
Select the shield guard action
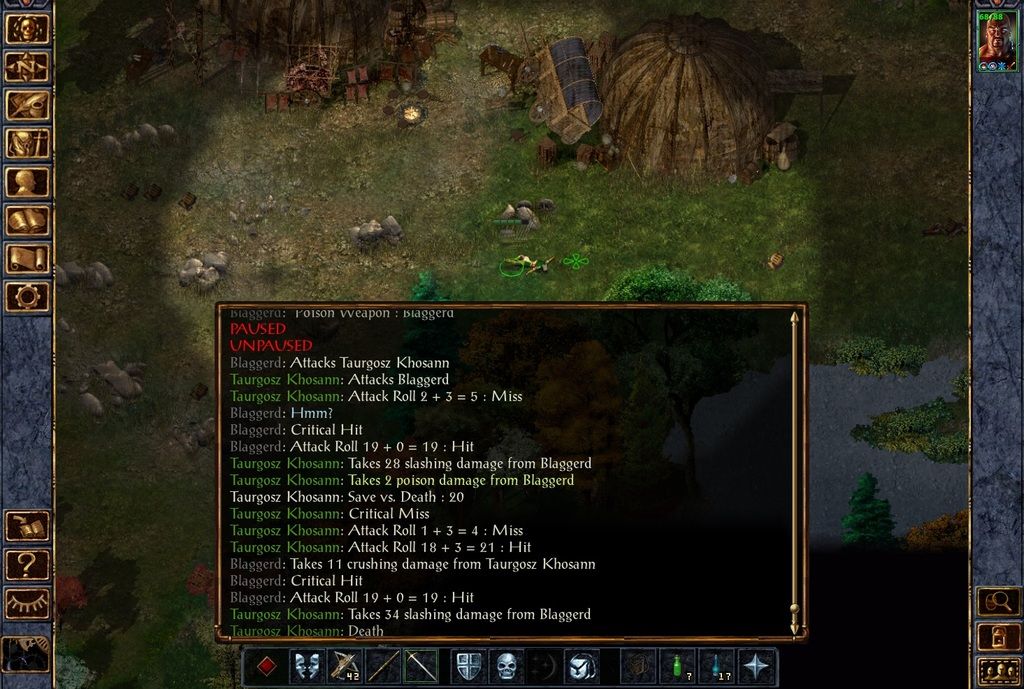point(467,666)
